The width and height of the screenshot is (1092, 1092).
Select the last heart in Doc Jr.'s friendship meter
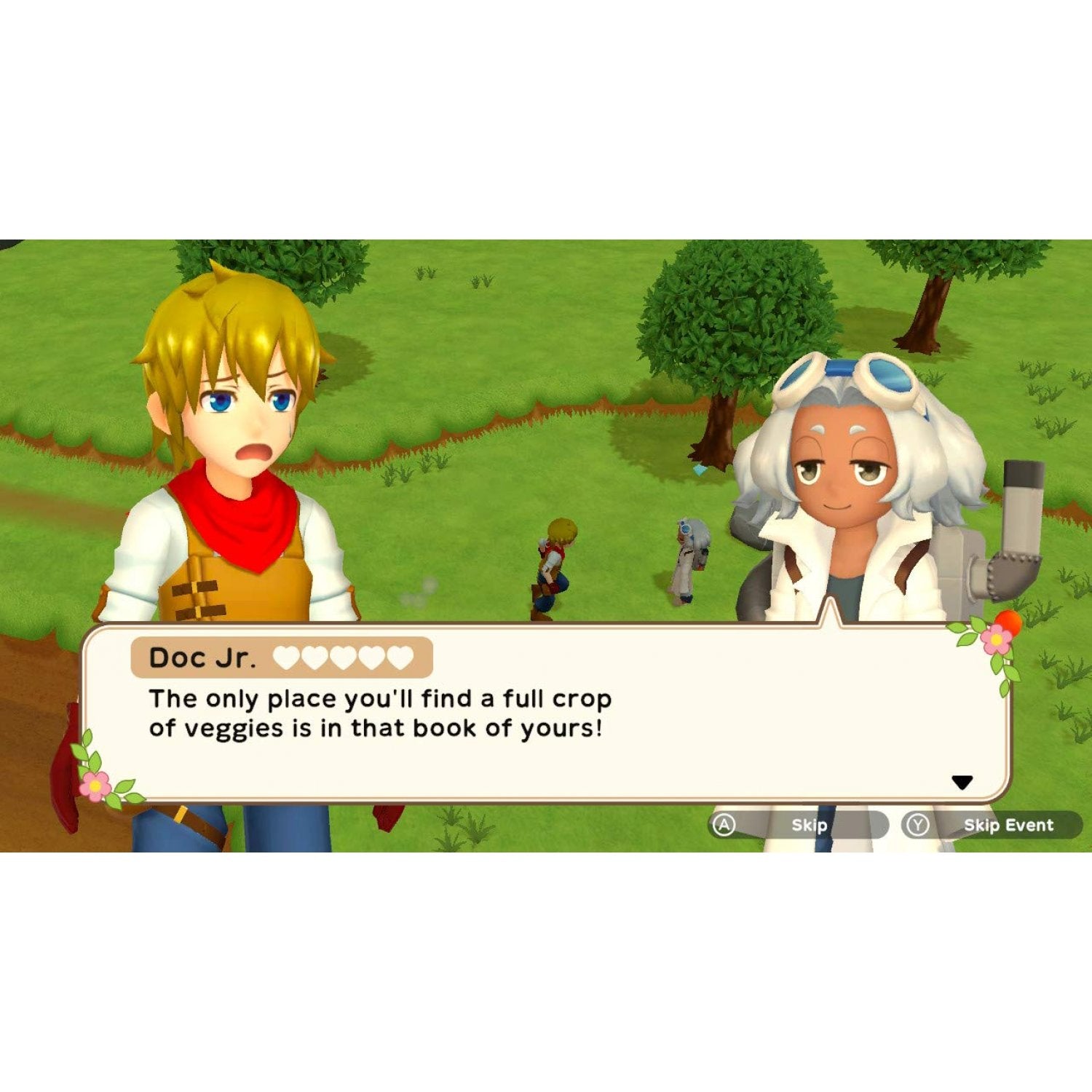tap(403, 657)
